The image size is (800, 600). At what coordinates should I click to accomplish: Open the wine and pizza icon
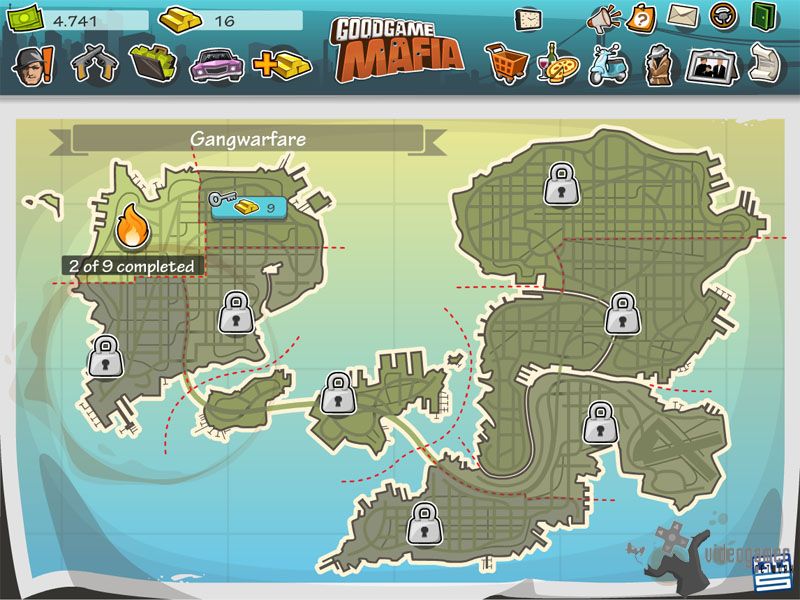557,65
